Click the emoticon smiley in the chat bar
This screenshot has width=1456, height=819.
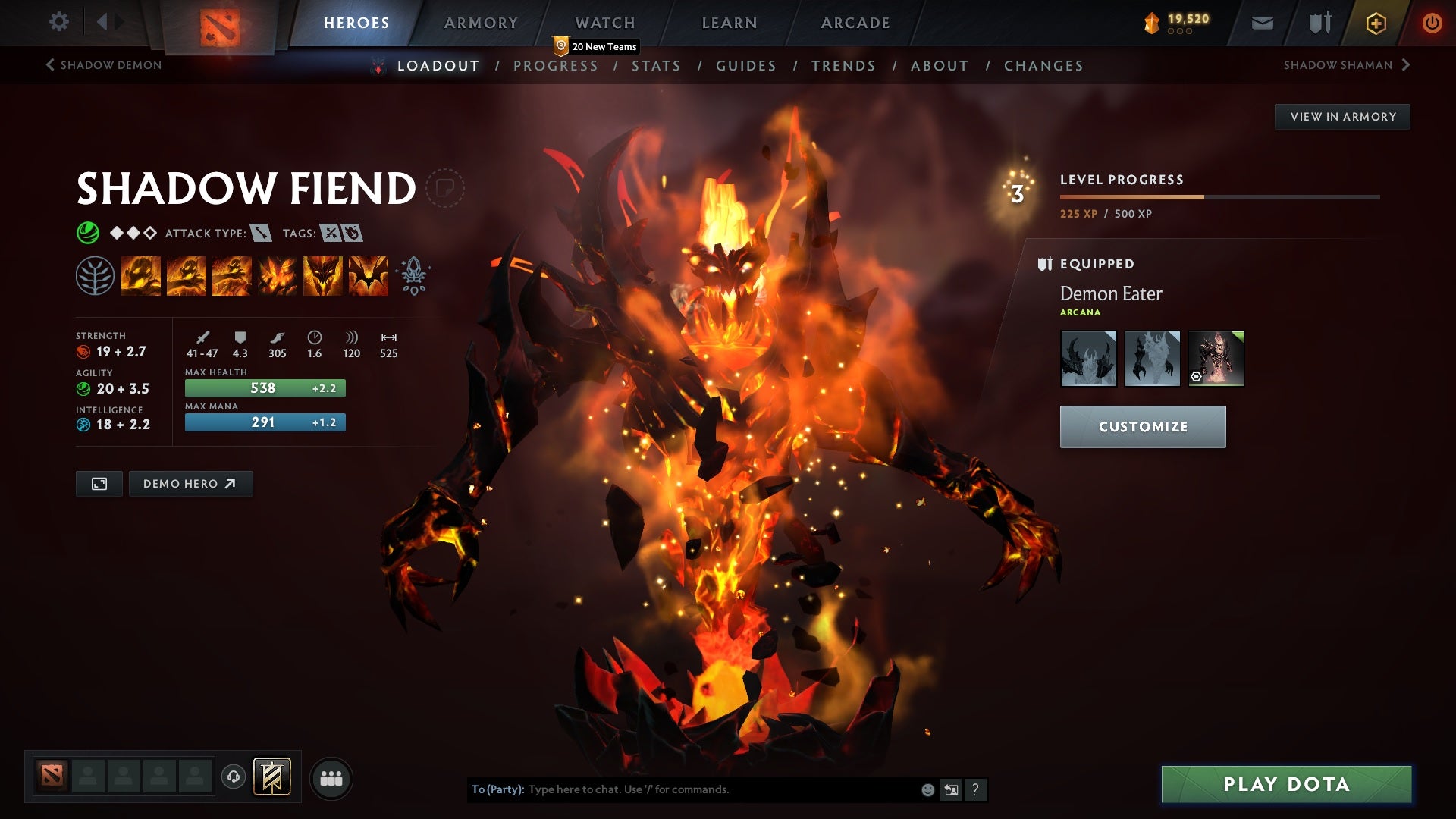coord(927,789)
